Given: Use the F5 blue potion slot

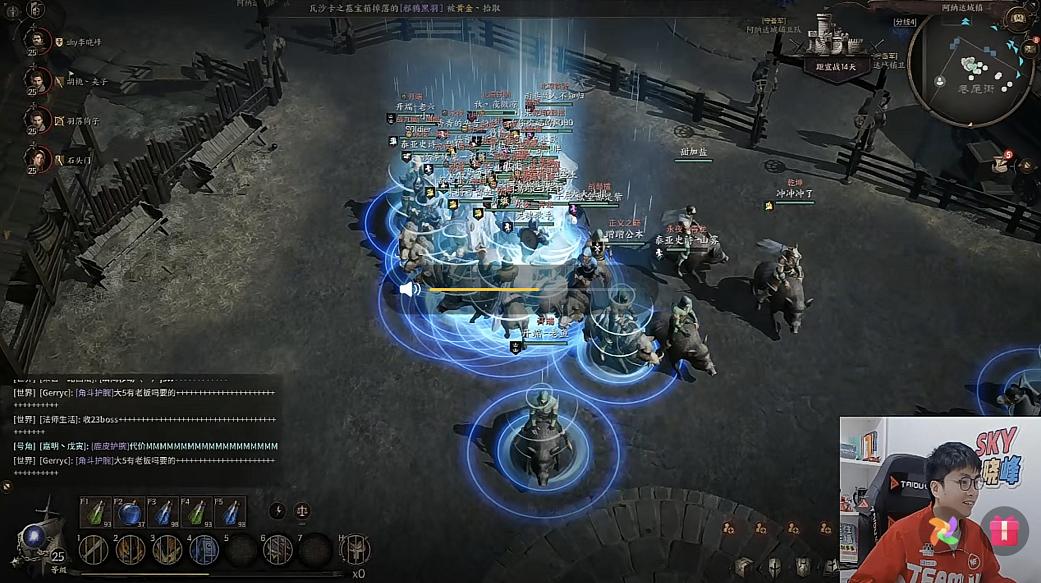Looking at the screenshot, I should pos(231,513).
